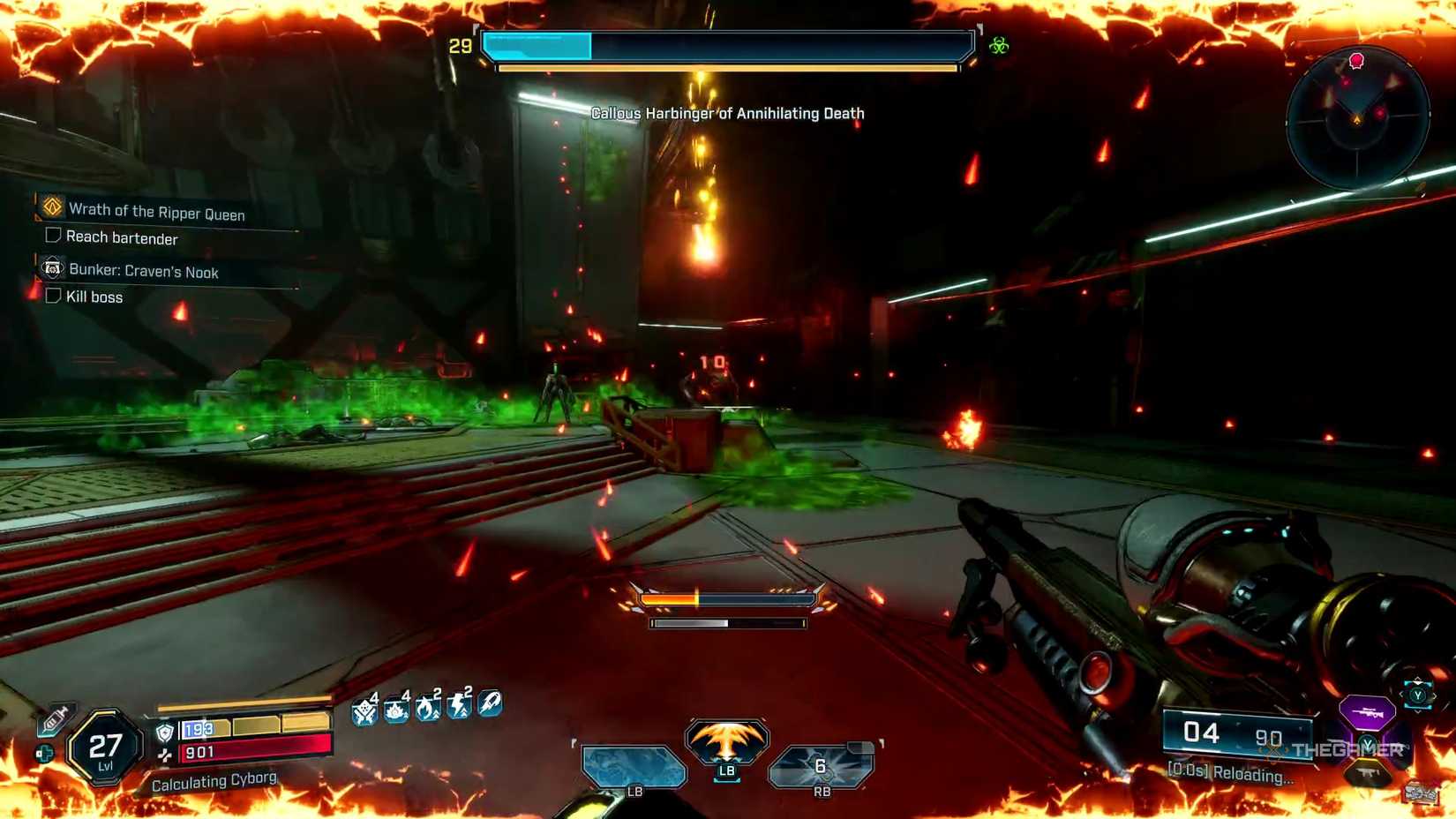
Task: Select the shield icon beside the 193 value
Action: [x=164, y=732]
